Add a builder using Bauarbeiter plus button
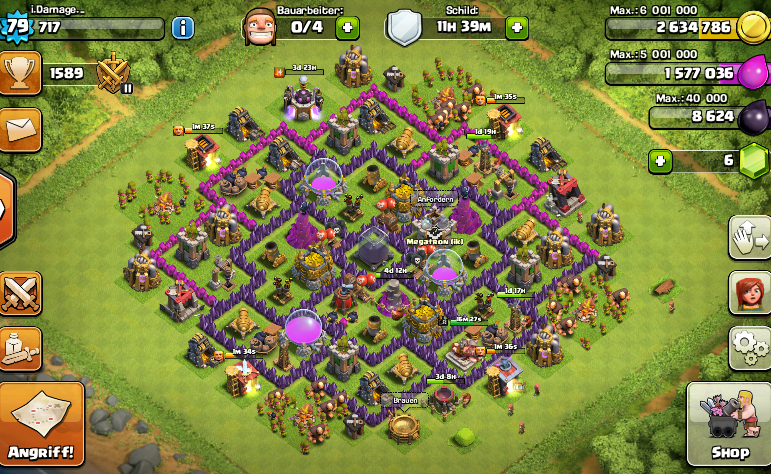The height and width of the screenshot is (474, 771). click(x=349, y=27)
